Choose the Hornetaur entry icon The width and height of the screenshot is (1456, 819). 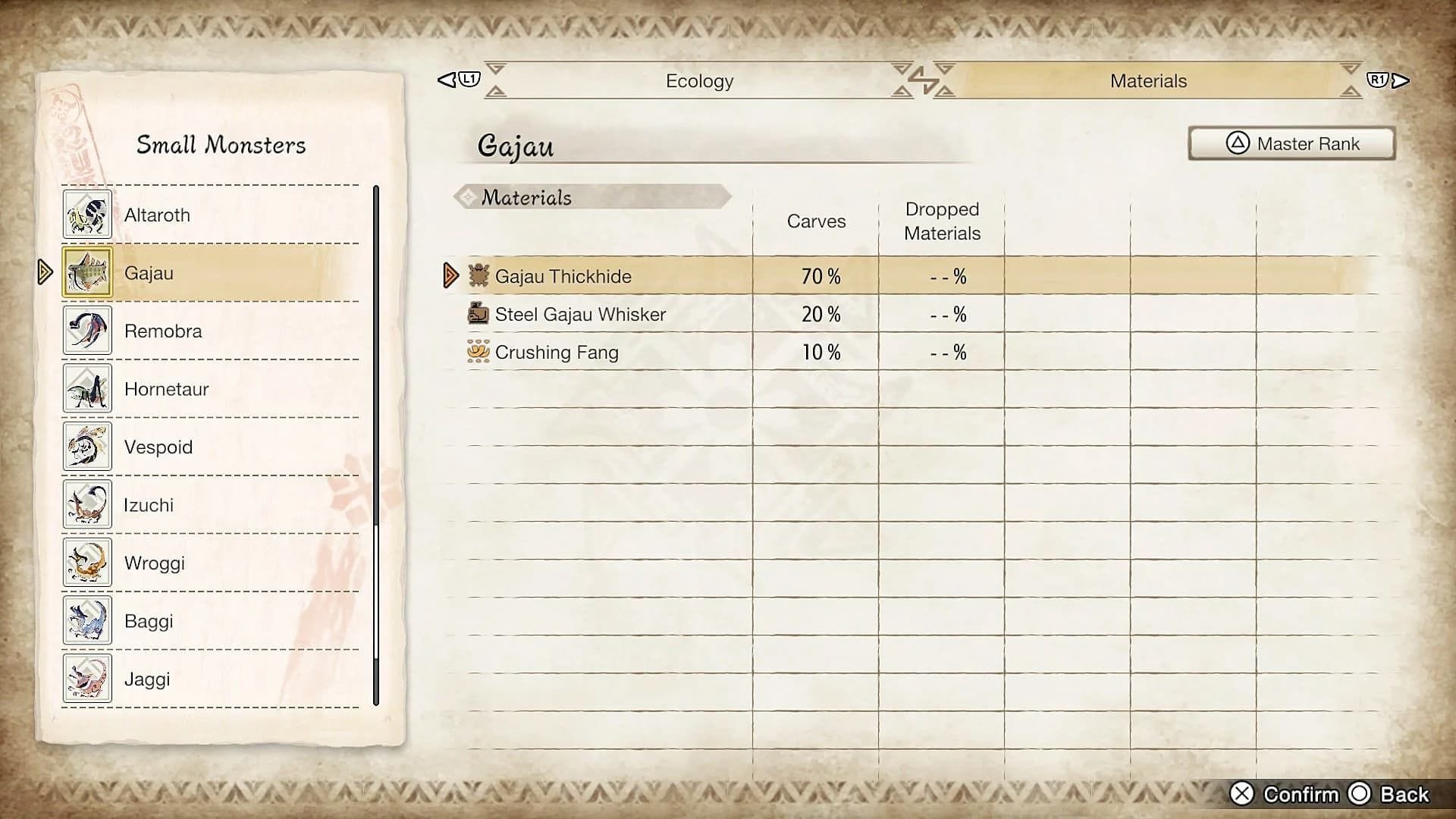pyautogui.click(x=87, y=389)
